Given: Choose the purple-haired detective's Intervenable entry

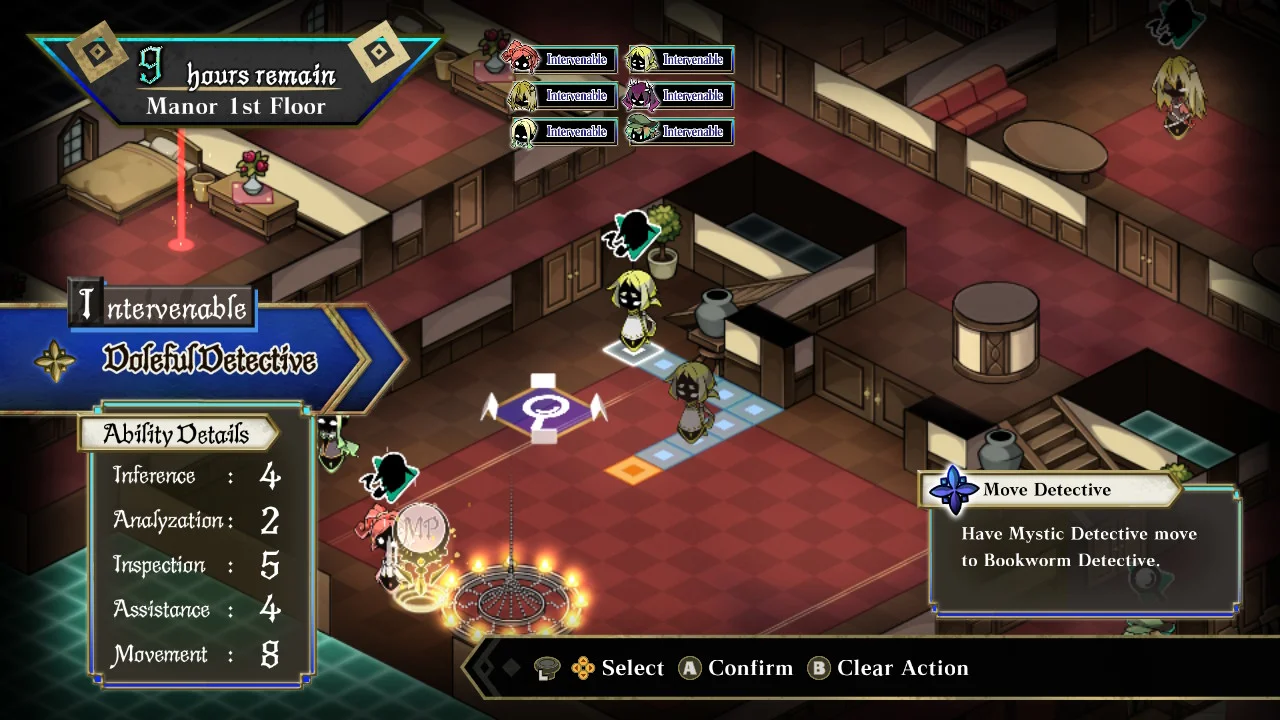Looking at the screenshot, I should coord(680,96).
